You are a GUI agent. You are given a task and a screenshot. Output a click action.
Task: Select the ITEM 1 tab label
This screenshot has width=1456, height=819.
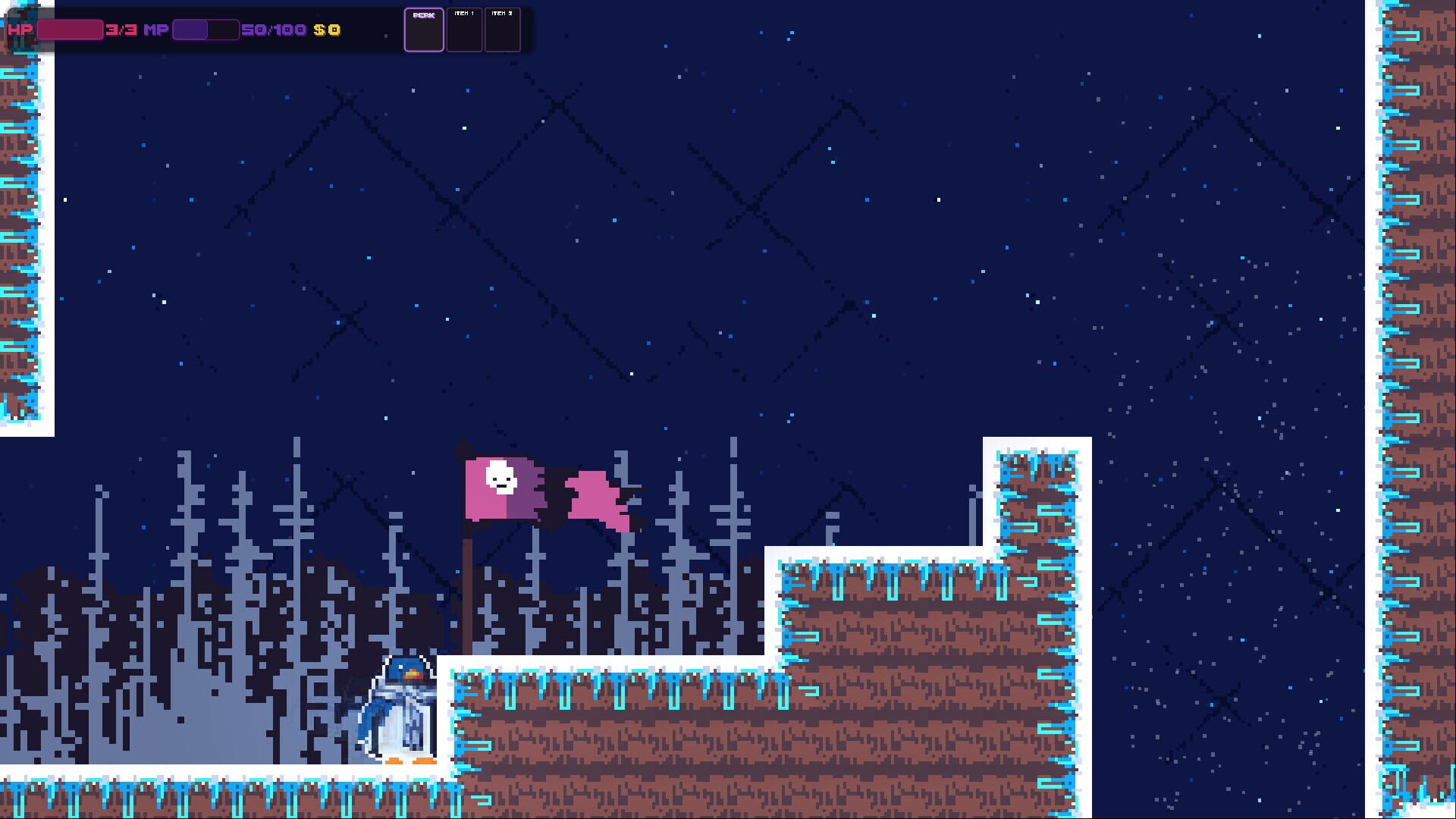point(463,14)
